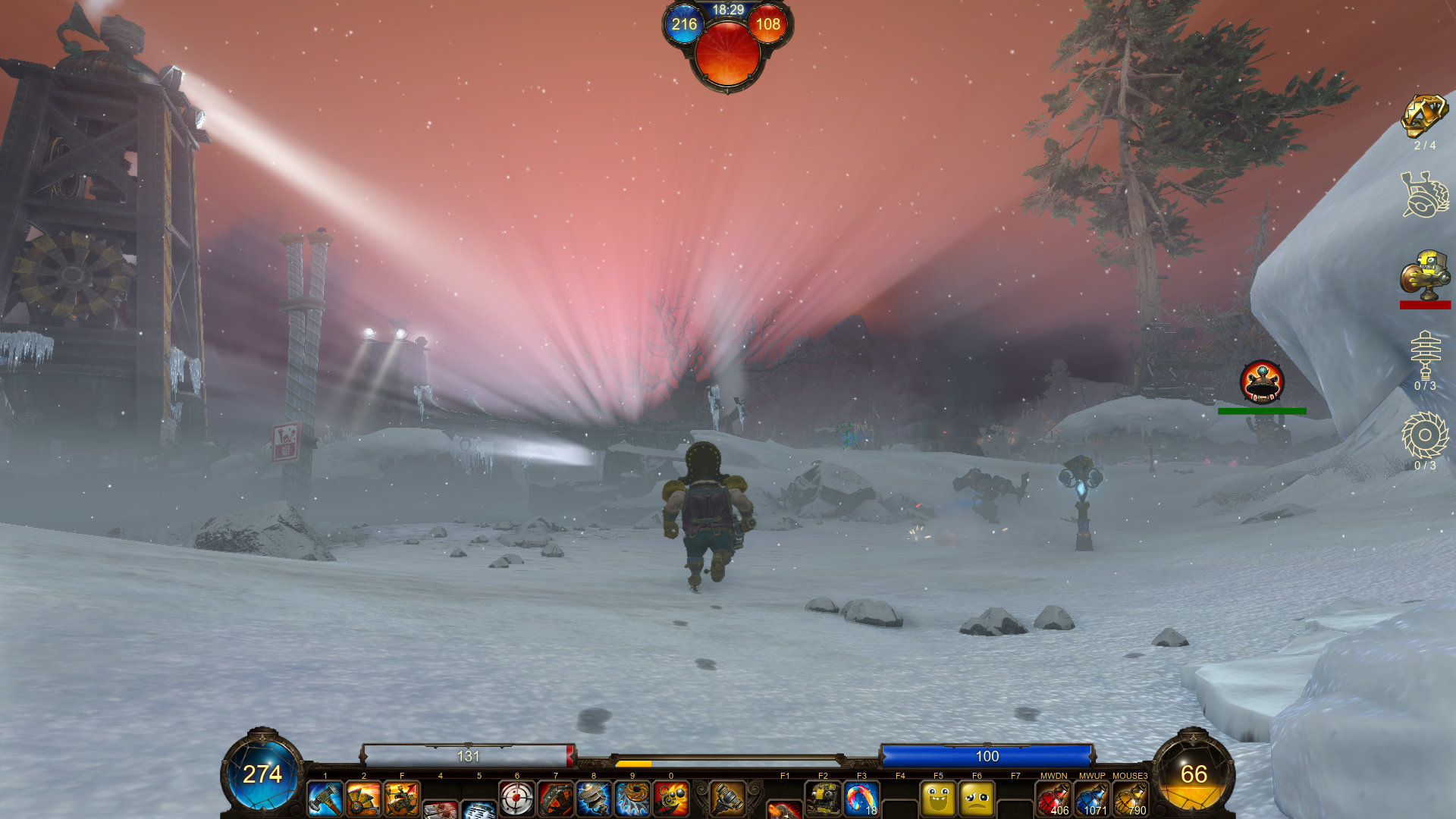Screen dimensions: 1456x819
Task: Use the rainbow candy cane item
Action: (x=861, y=799)
